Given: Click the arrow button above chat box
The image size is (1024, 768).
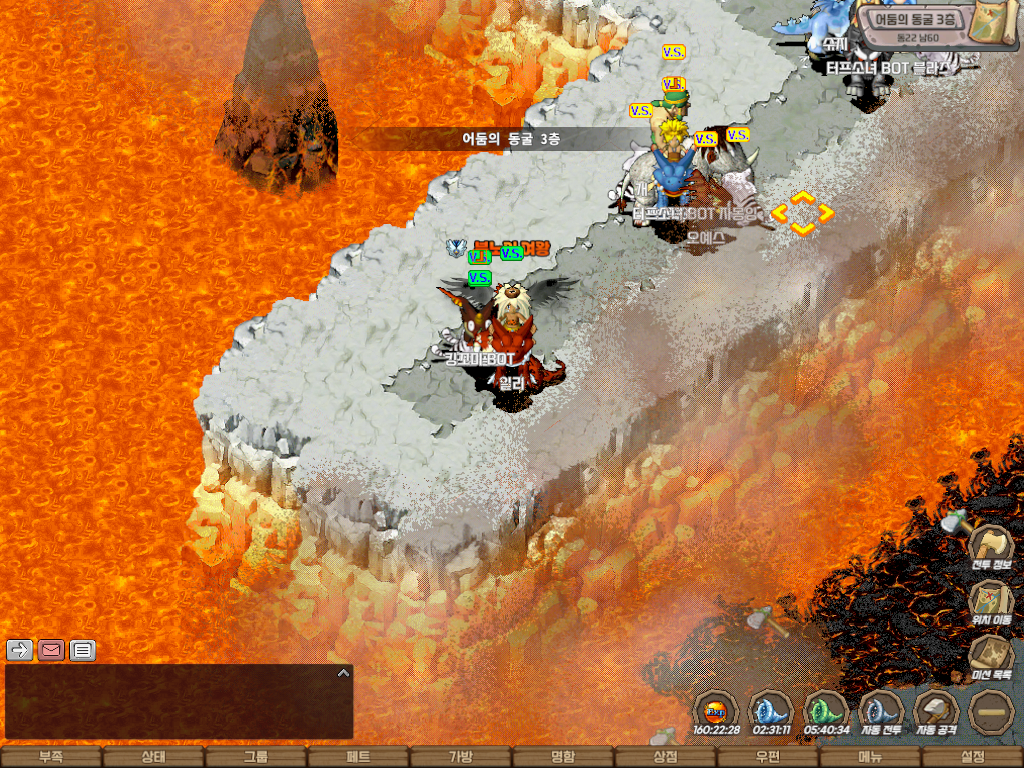Looking at the screenshot, I should [20, 650].
